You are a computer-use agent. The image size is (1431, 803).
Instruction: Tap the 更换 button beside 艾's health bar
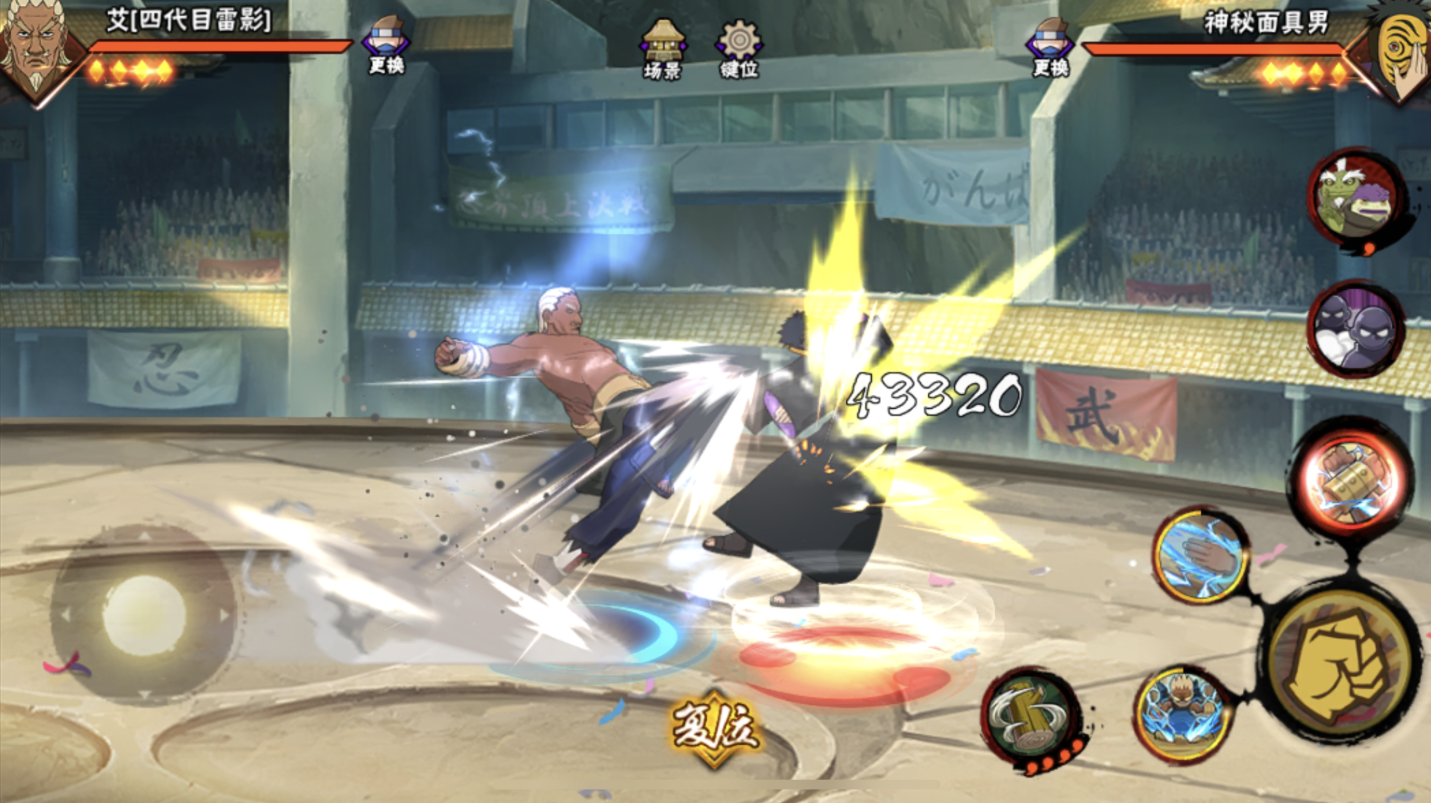[386, 45]
